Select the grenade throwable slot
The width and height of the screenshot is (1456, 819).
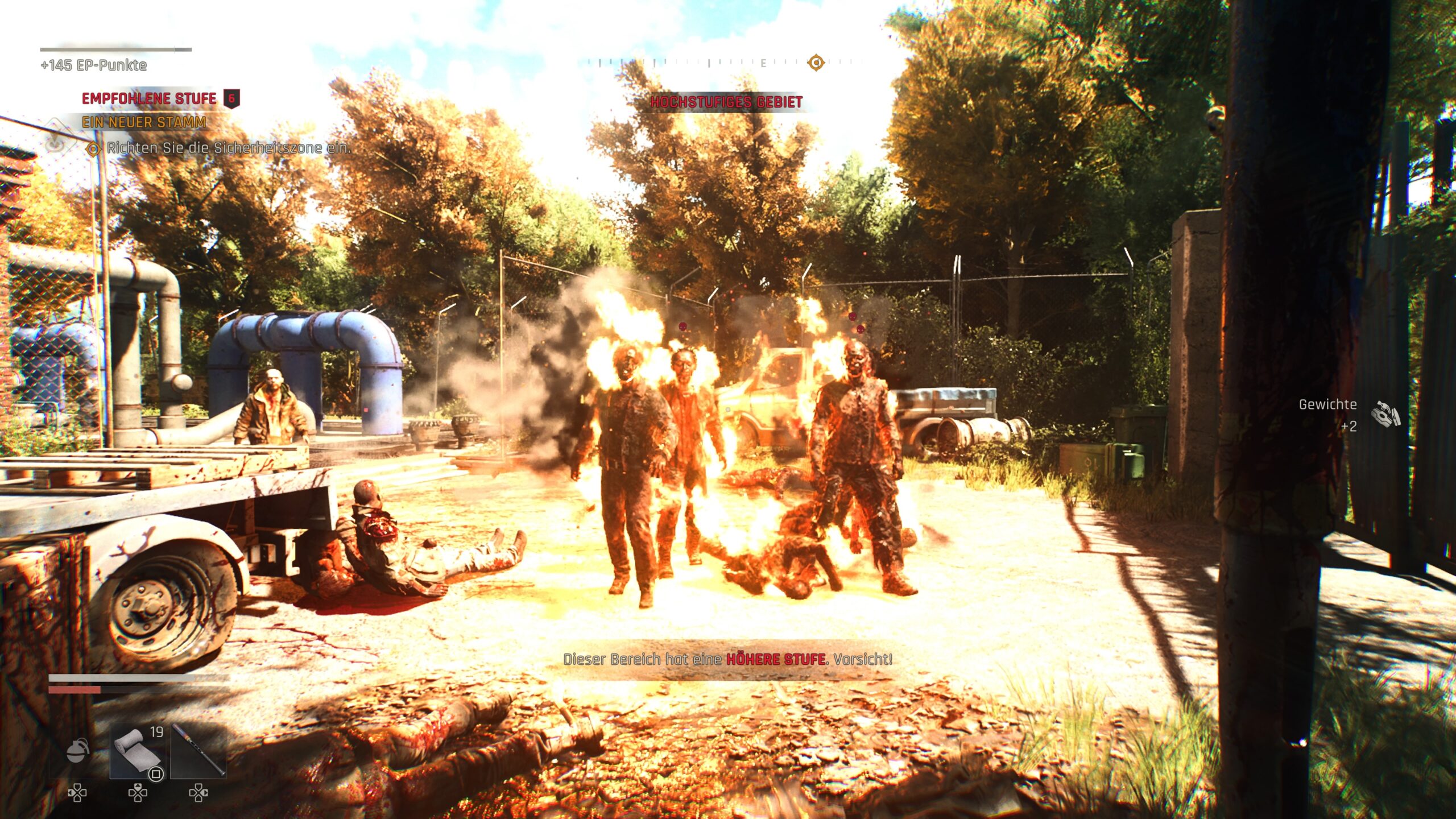point(77,751)
